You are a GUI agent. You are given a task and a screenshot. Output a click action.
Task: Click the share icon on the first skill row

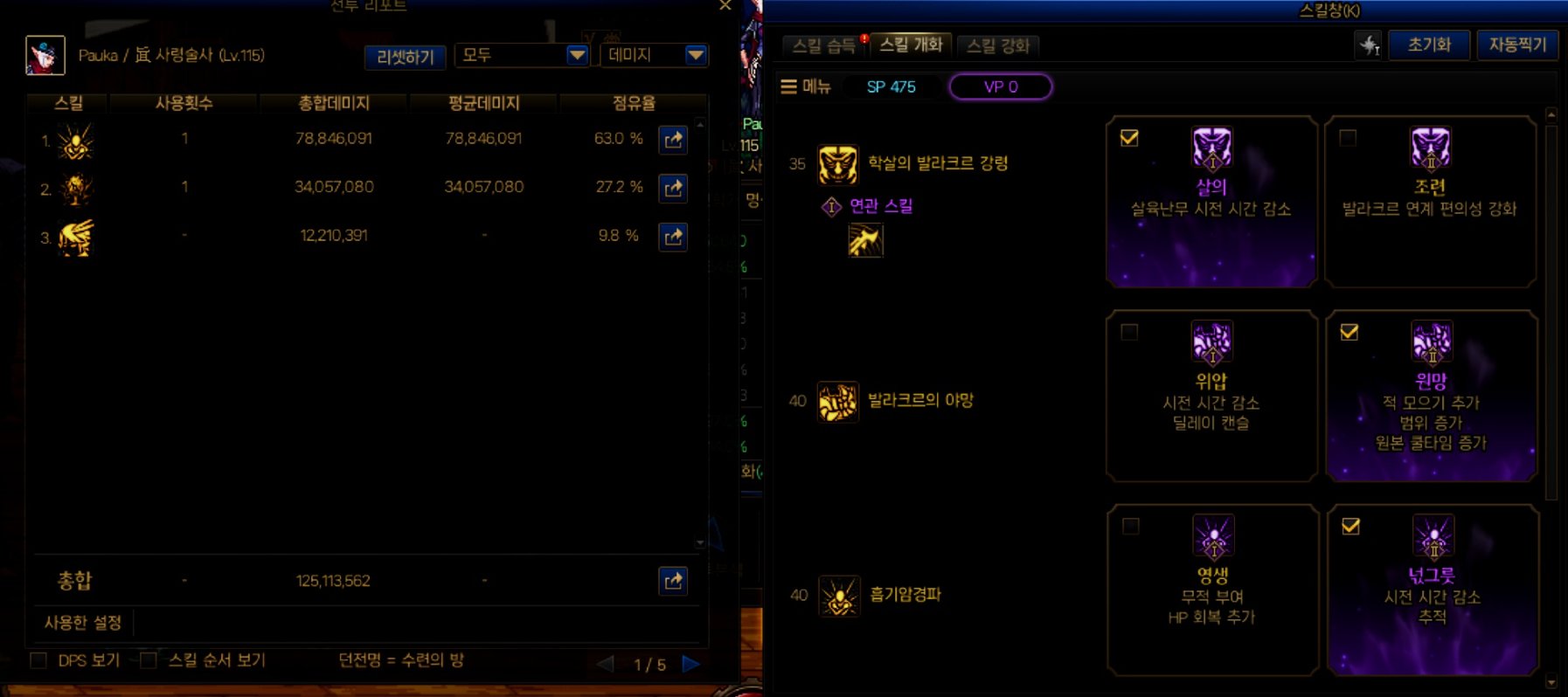673,139
